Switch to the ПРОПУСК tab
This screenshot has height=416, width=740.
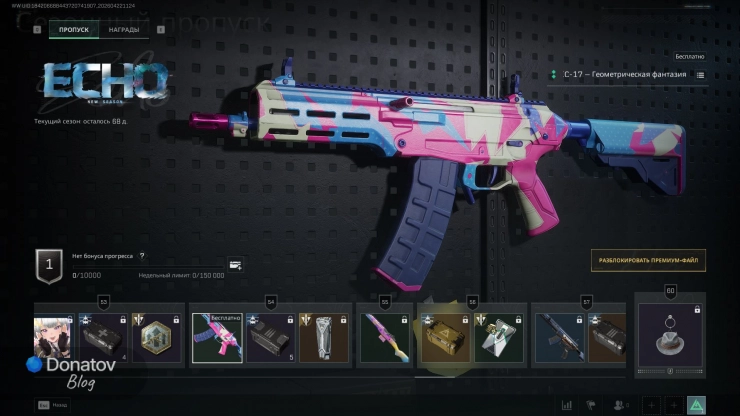pos(74,30)
